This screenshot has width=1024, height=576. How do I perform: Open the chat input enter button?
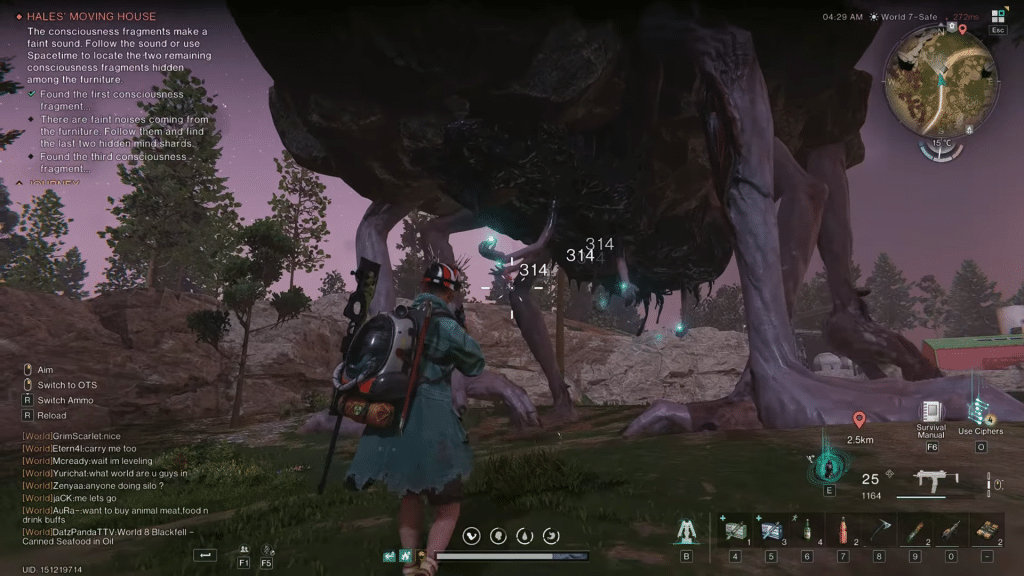(205, 554)
